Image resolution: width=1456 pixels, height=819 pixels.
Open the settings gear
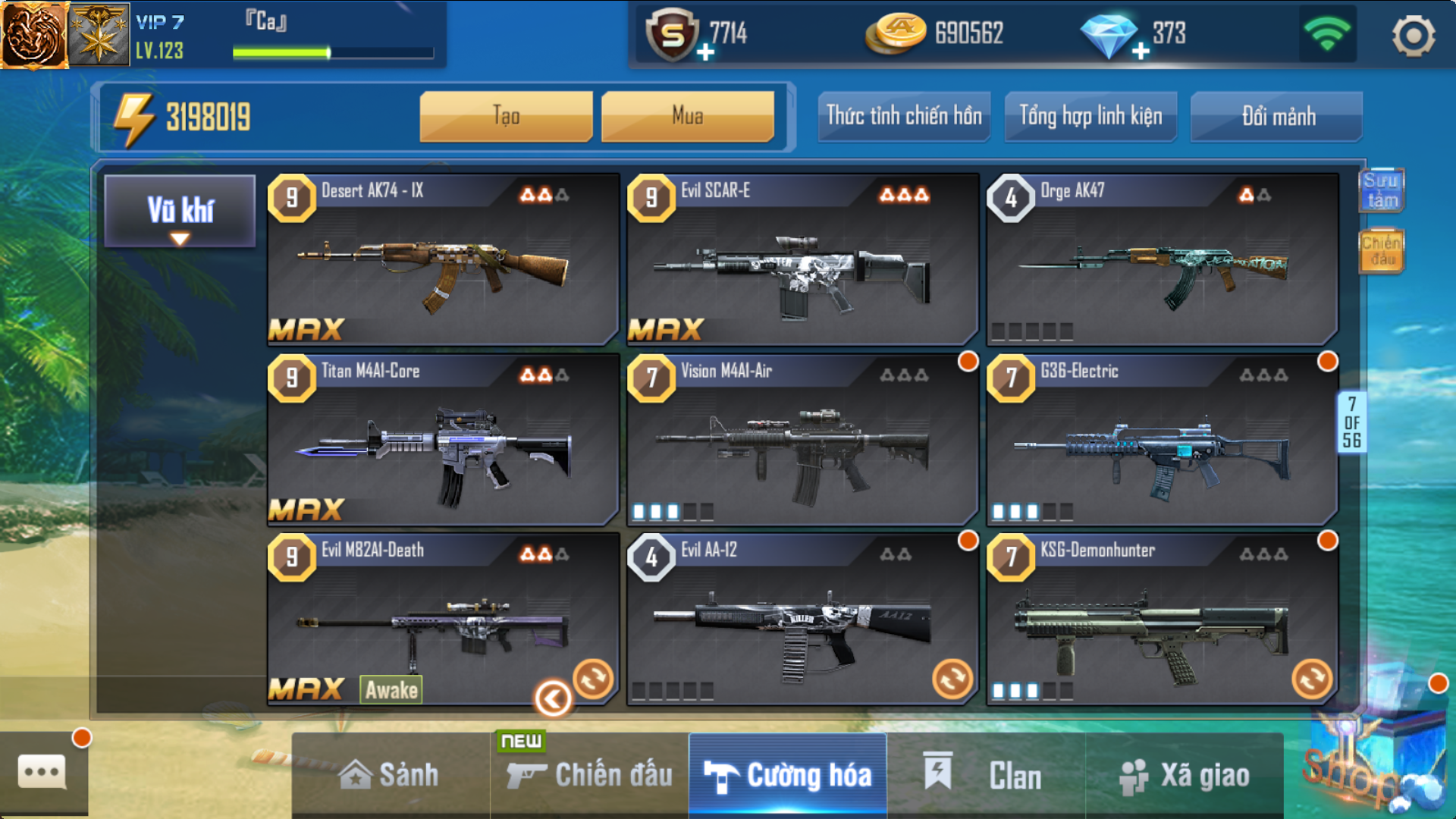coord(1413,36)
